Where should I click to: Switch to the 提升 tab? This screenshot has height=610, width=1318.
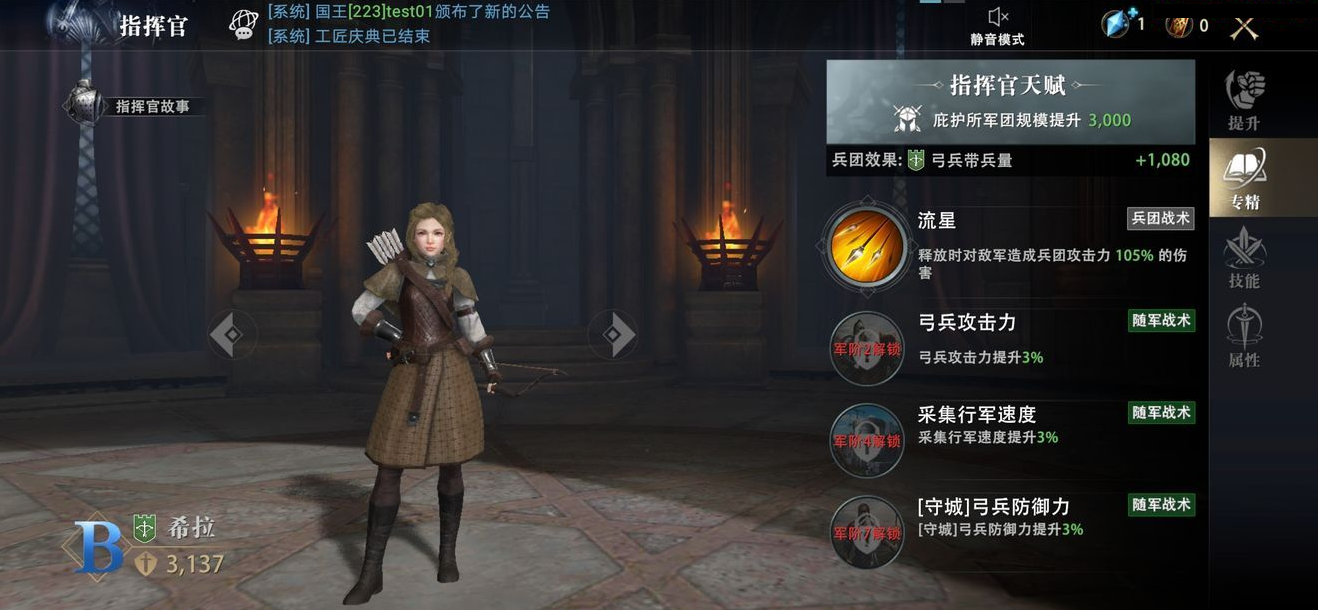click(1245, 100)
